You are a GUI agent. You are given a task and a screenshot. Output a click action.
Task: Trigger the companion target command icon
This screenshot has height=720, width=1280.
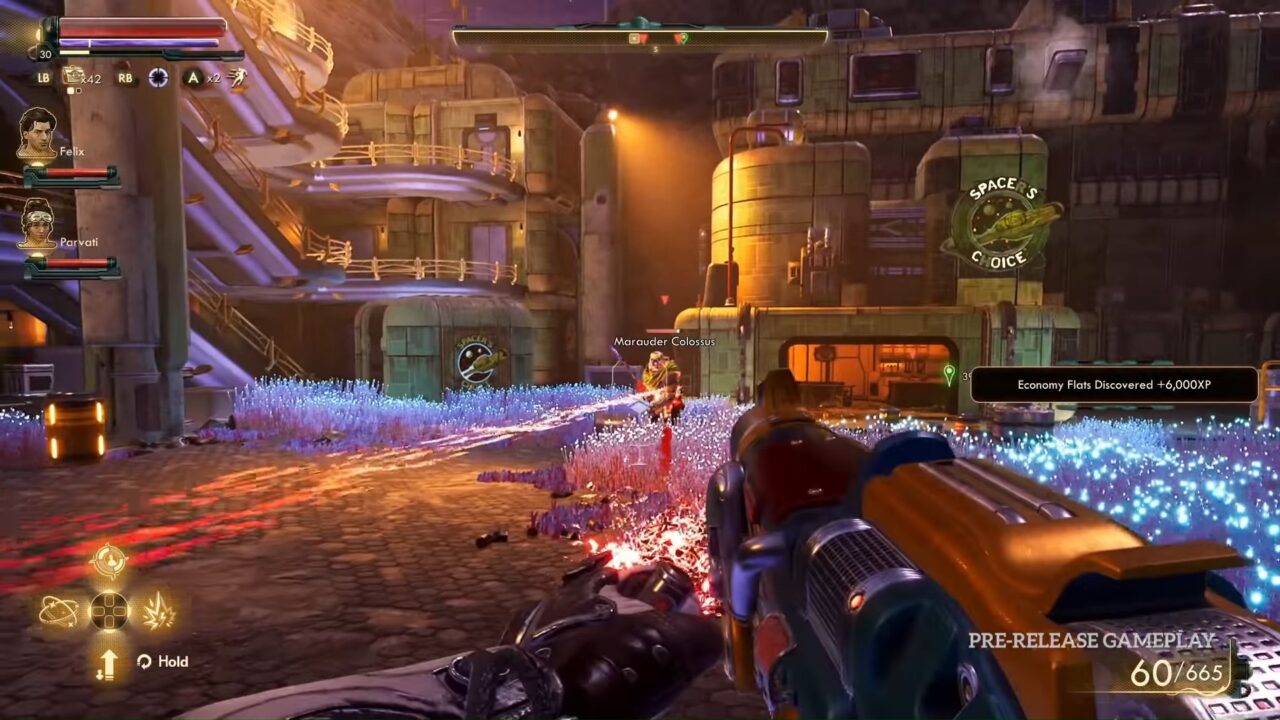click(108, 562)
